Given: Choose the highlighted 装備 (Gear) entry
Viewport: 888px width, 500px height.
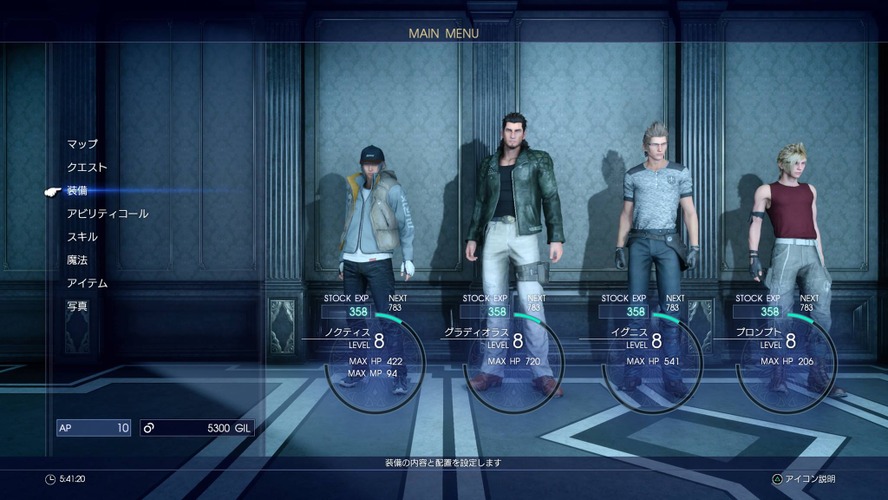Looking at the screenshot, I should (77, 190).
